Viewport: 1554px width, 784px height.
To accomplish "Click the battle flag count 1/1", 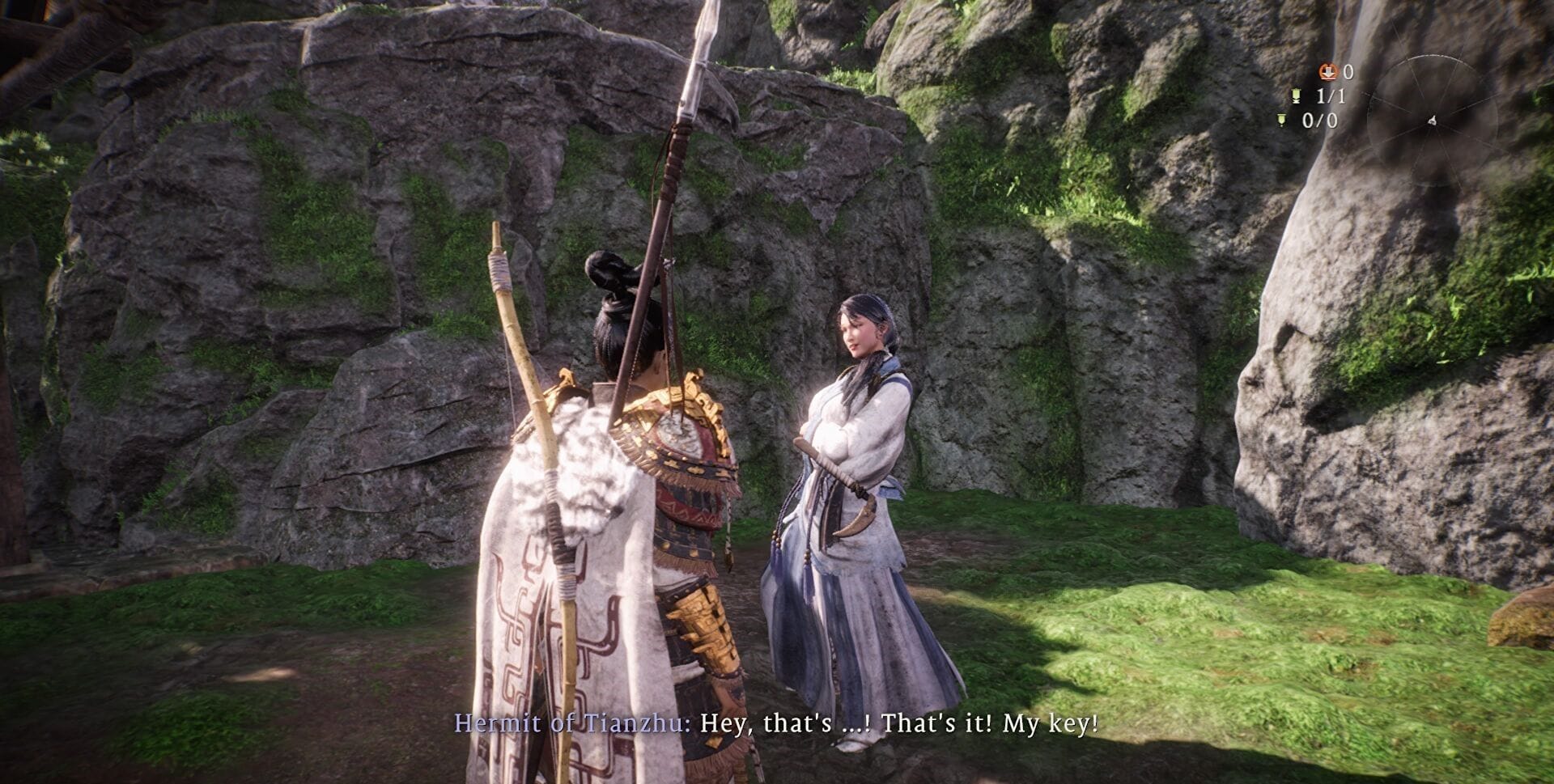I will pos(1331,96).
